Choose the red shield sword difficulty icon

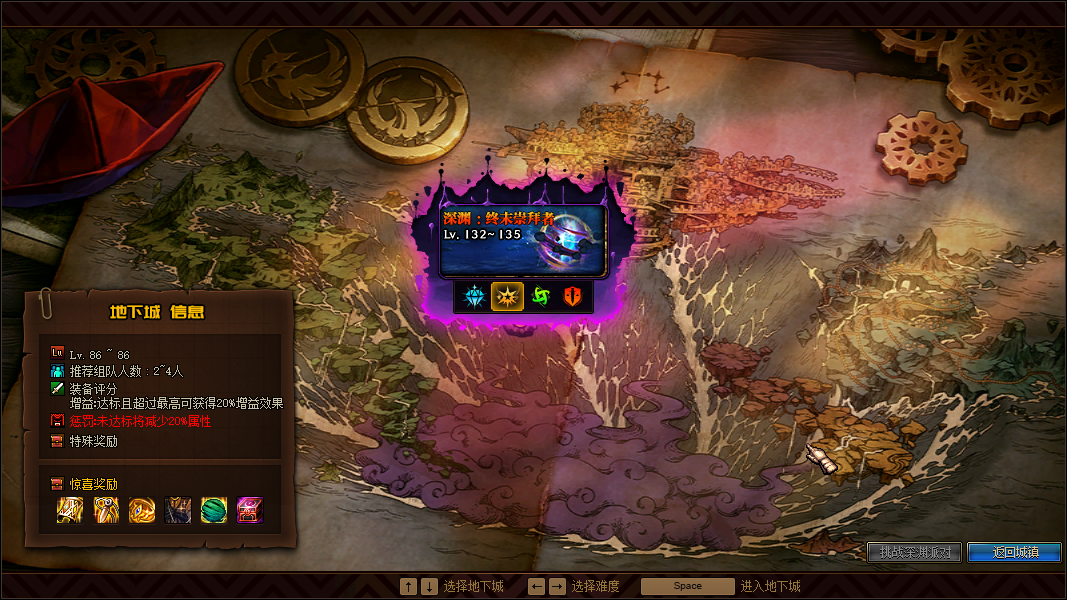click(x=573, y=297)
